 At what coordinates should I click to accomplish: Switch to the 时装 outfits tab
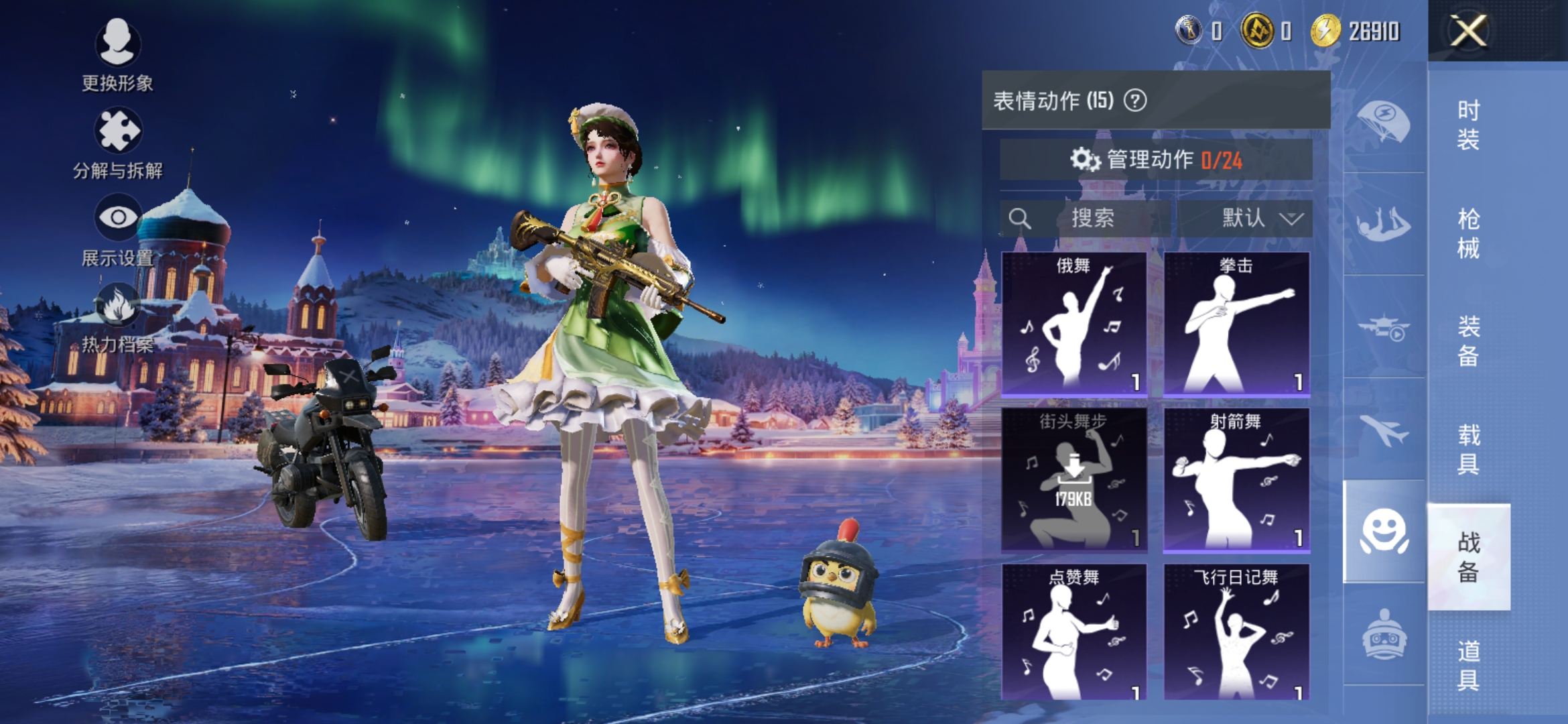1468,125
